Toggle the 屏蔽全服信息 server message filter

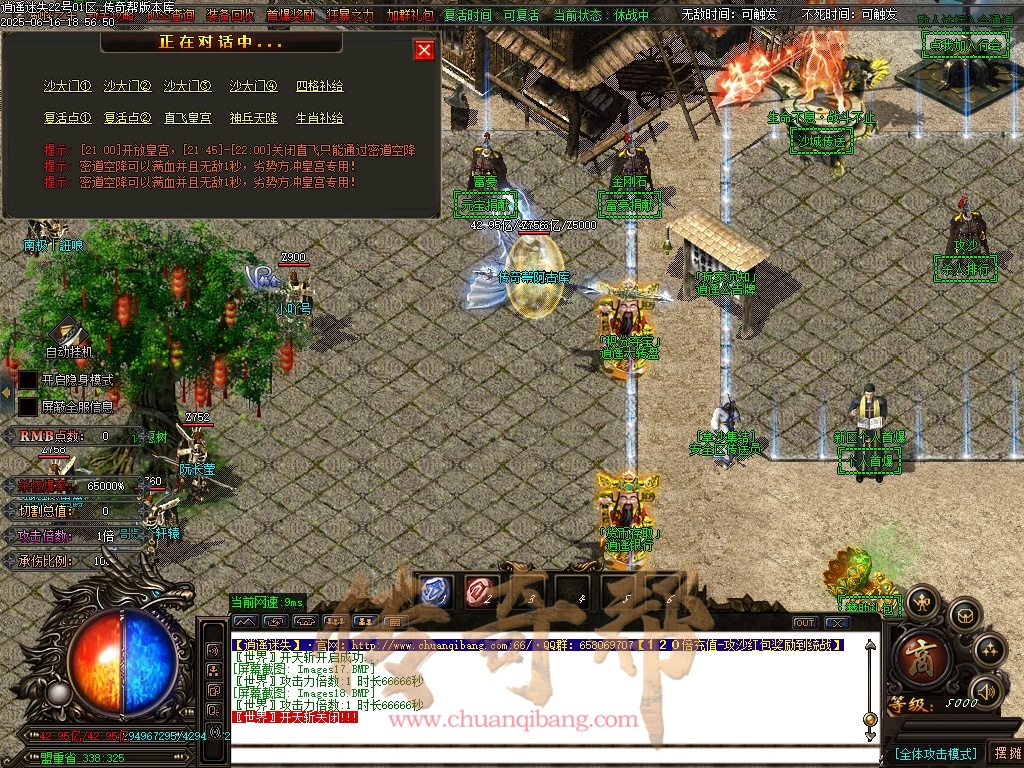click(x=28, y=406)
